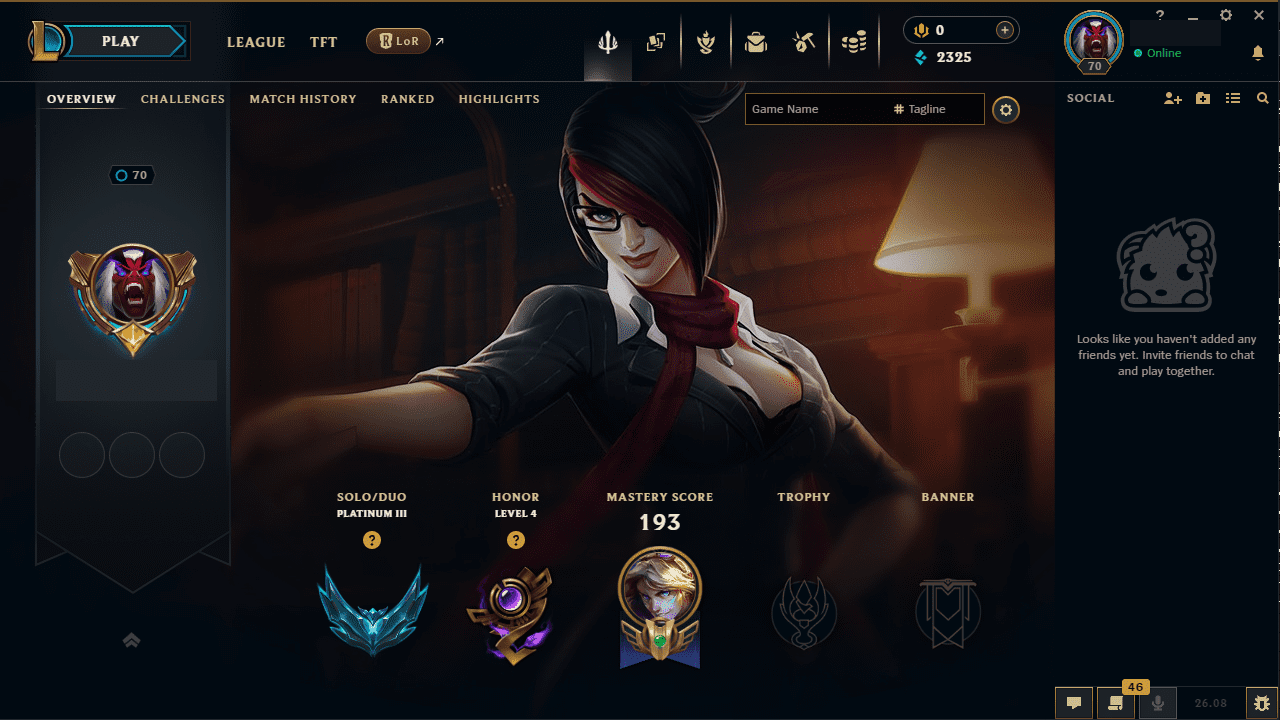The width and height of the screenshot is (1280, 720).
Task: Mute your voice chat microphone
Action: pyautogui.click(x=1157, y=703)
